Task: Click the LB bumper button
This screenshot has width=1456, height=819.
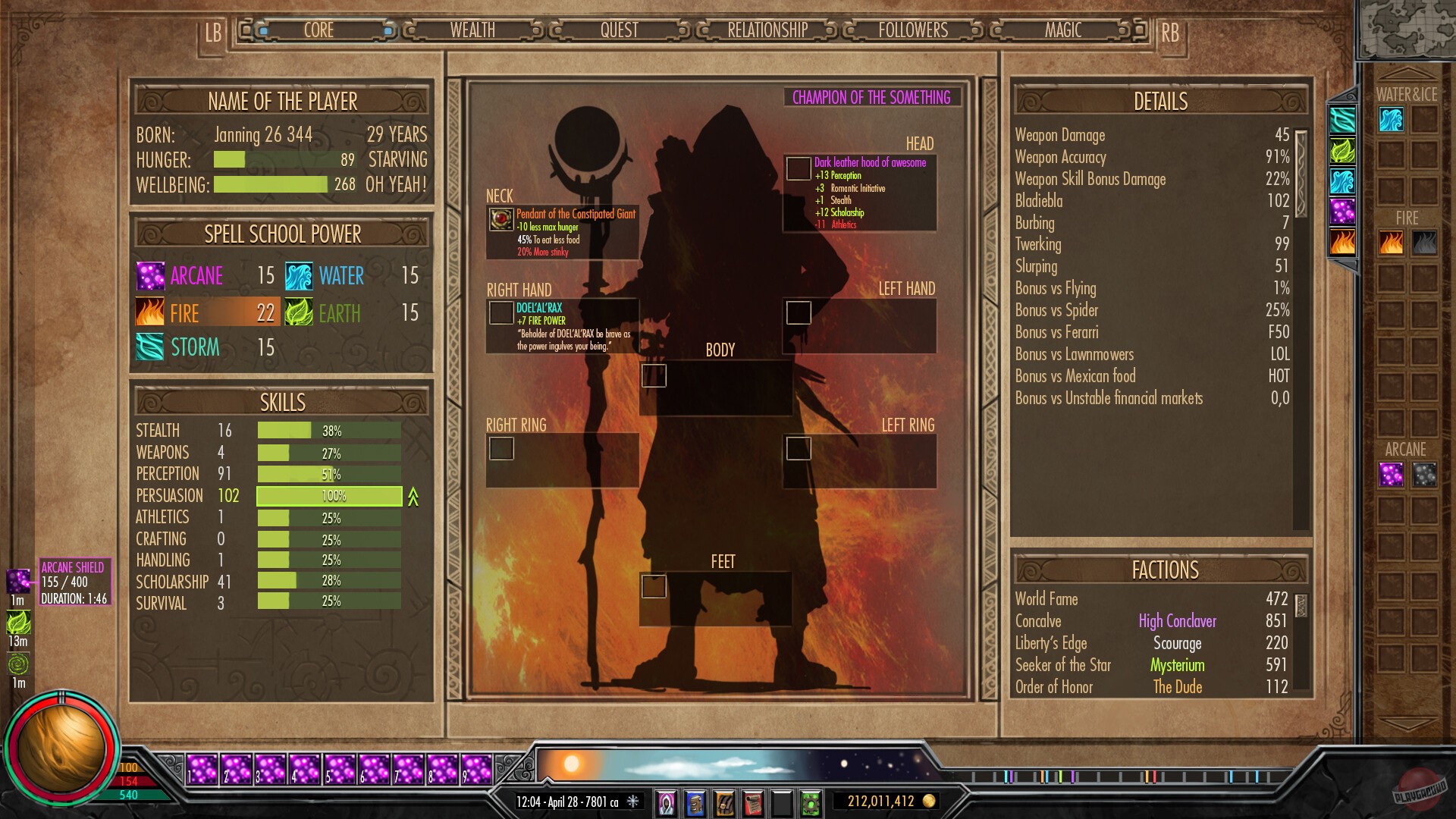Action: coord(212,32)
